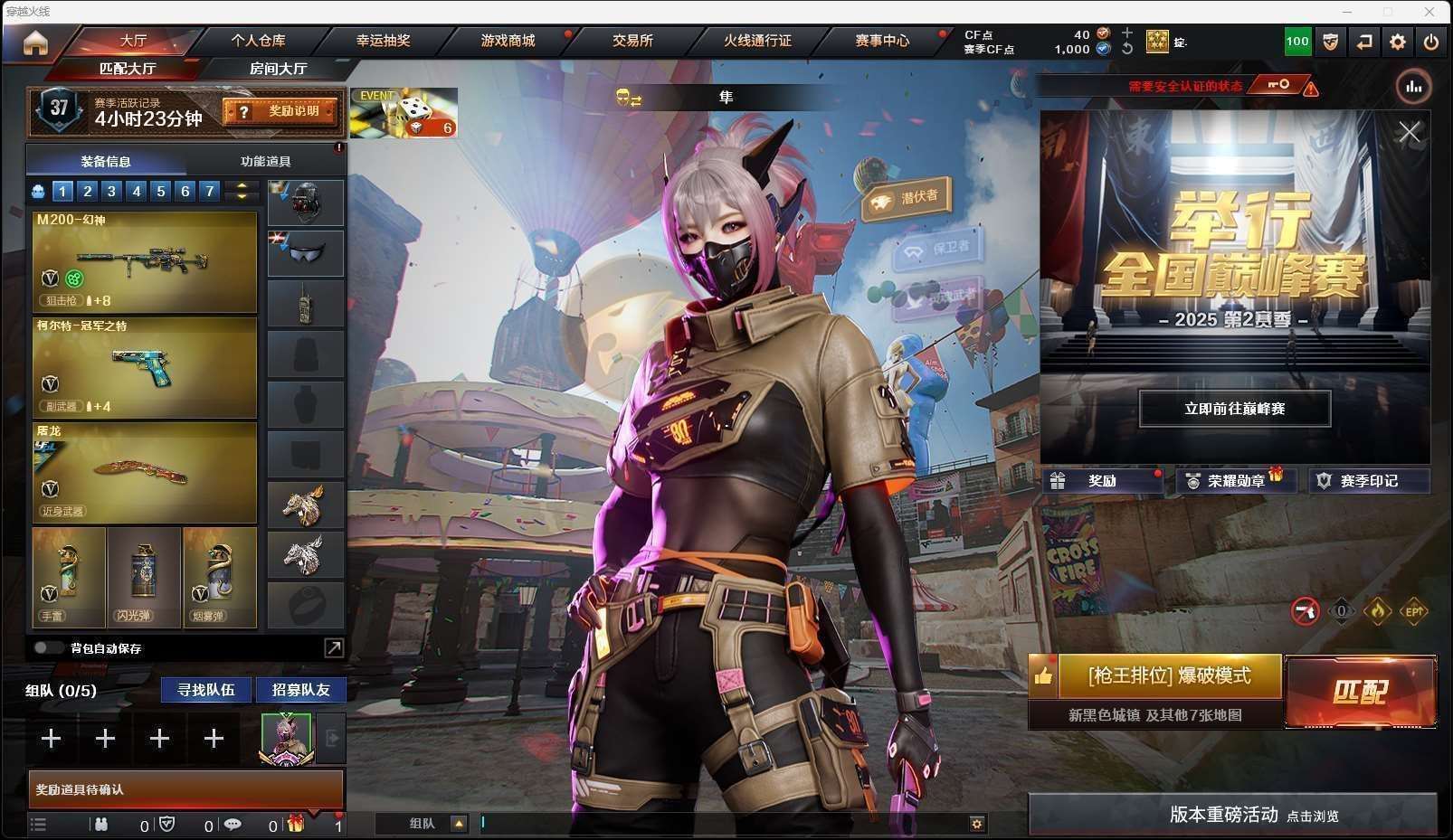The image size is (1453, 840).
Task: Select the 屠龙 melee weapon slot
Action: (145, 473)
